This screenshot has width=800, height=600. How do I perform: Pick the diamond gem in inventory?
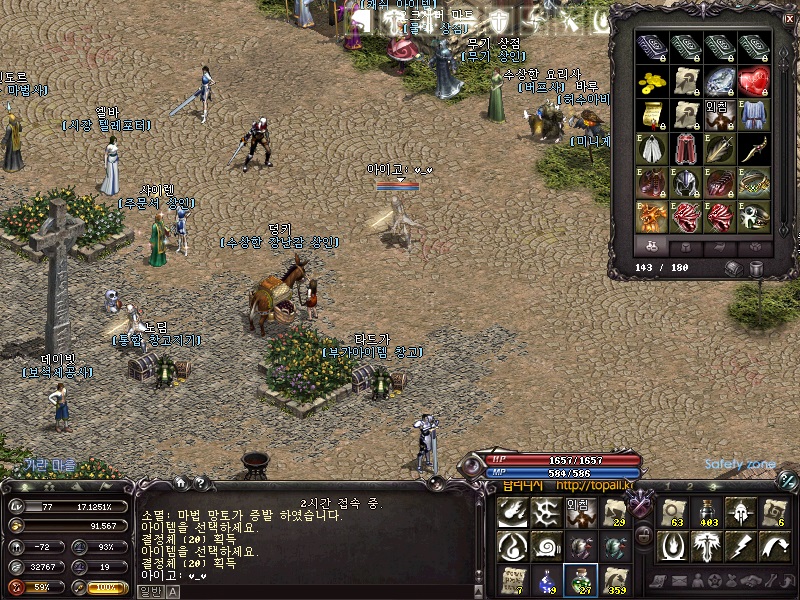click(721, 81)
